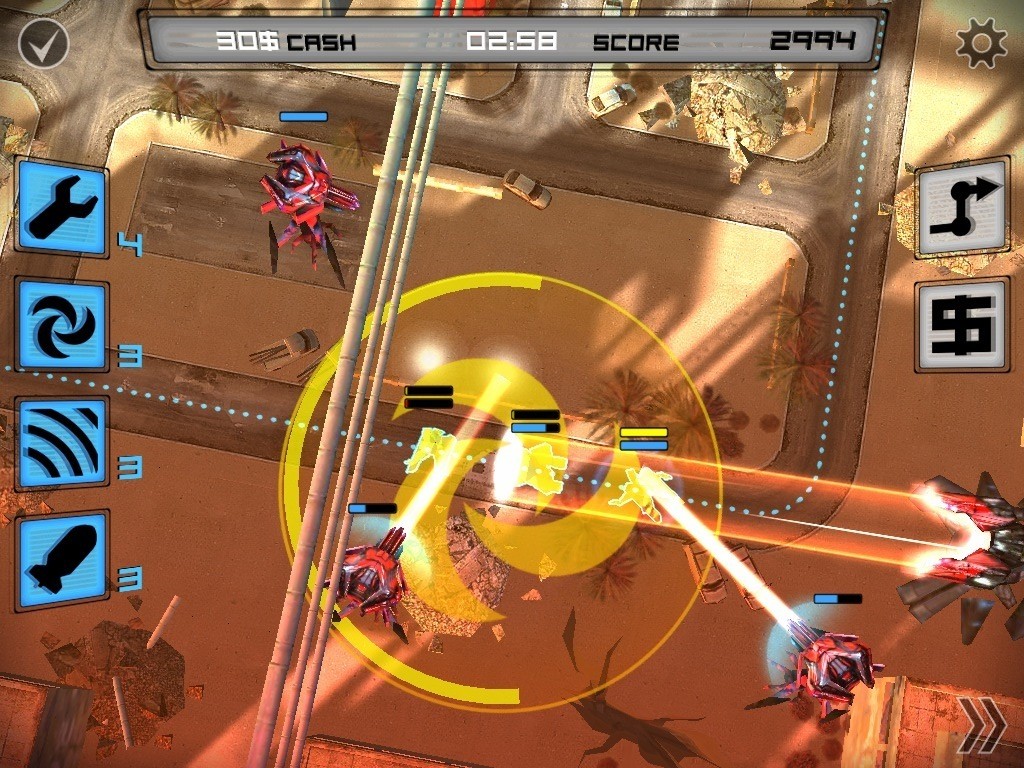Open the gear settings menu
The height and width of the screenshot is (768, 1024).
(x=979, y=43)
